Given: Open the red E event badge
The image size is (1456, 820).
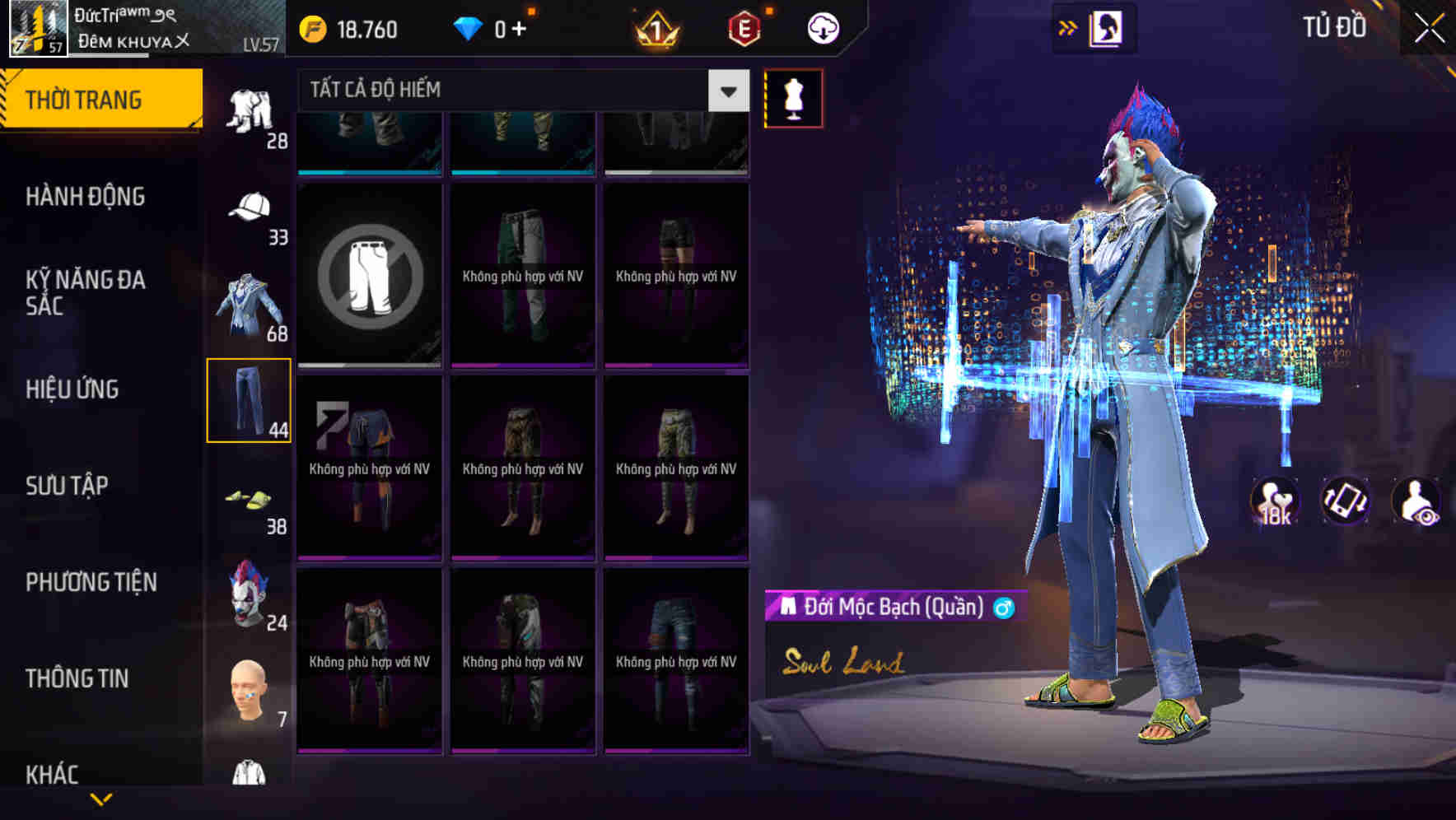Looking at the screenshot, I should click(x=744, y=28).
